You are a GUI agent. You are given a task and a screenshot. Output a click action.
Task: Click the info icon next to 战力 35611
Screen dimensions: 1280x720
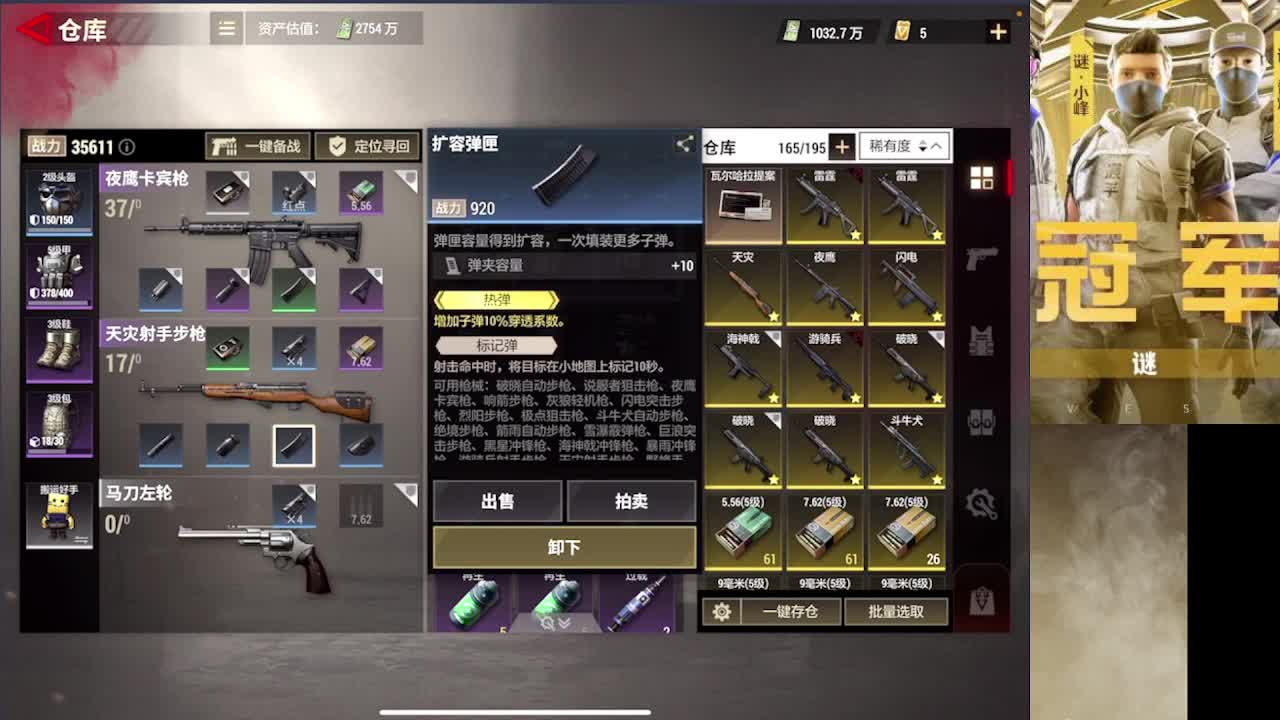click(x=126, y=146)
